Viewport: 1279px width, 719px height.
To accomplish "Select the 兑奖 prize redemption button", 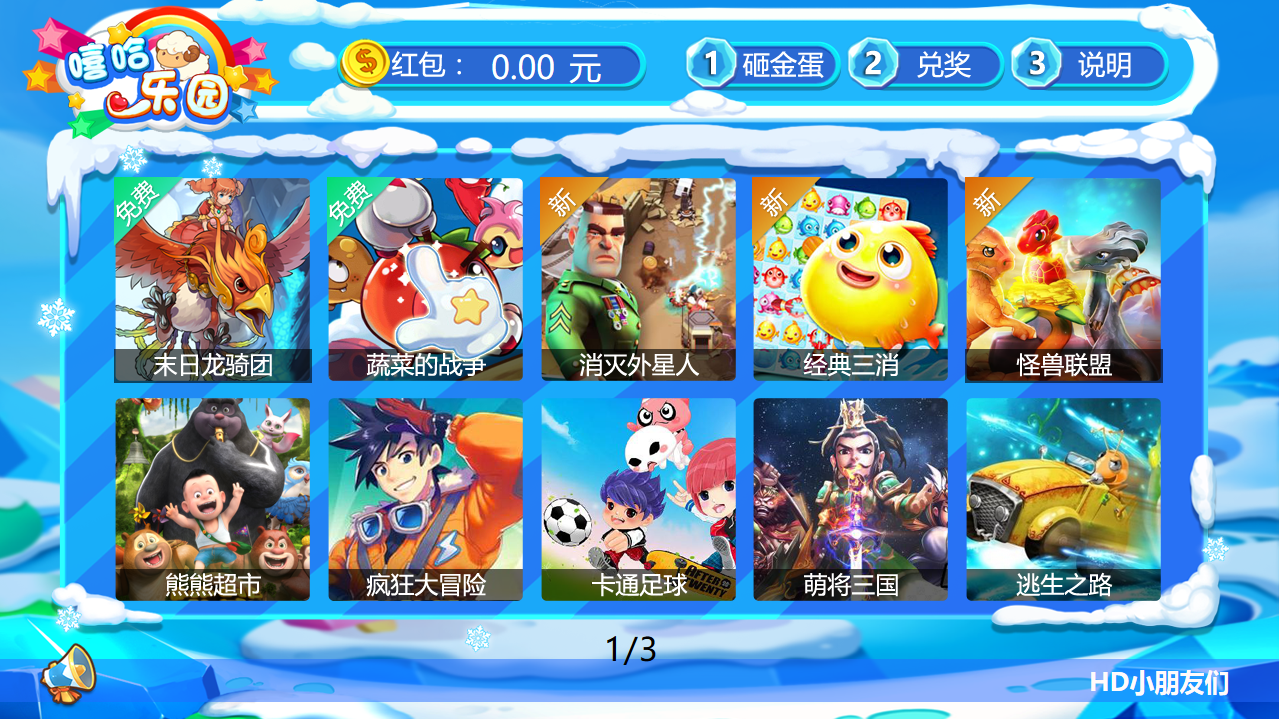I will tap(926, 65).
